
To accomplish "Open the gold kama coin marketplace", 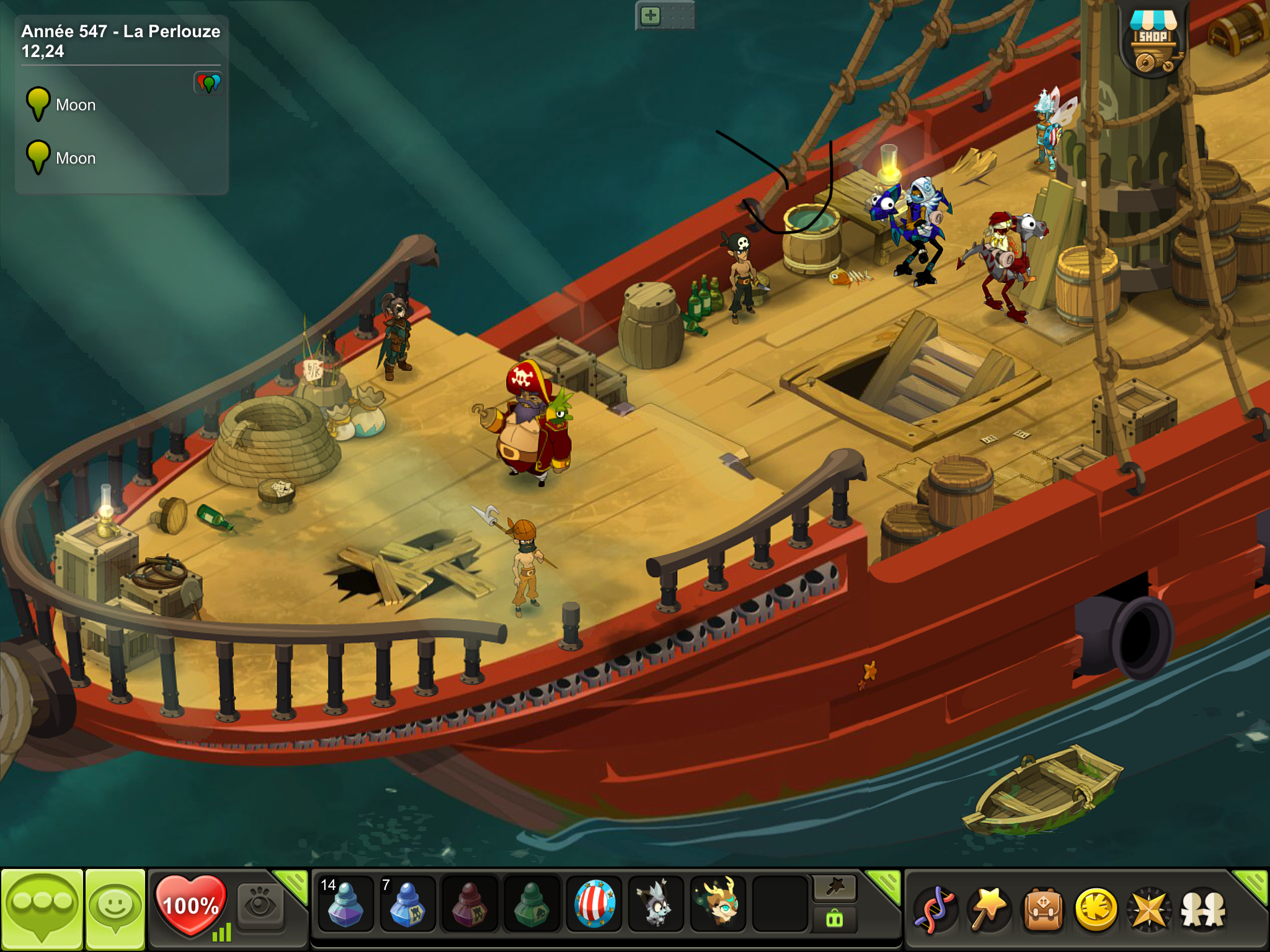I will pos(1096,910).
